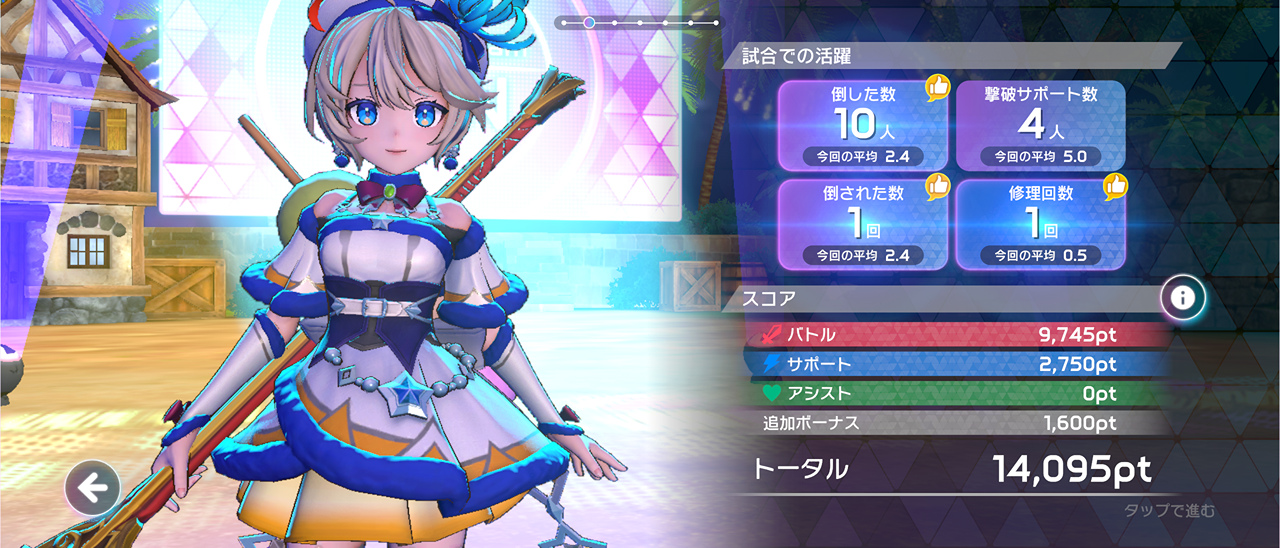Image resolution: width=1280 pixels, height=548 pixels.
Task: Go back using the arrow button
Action: click(93, 489)
